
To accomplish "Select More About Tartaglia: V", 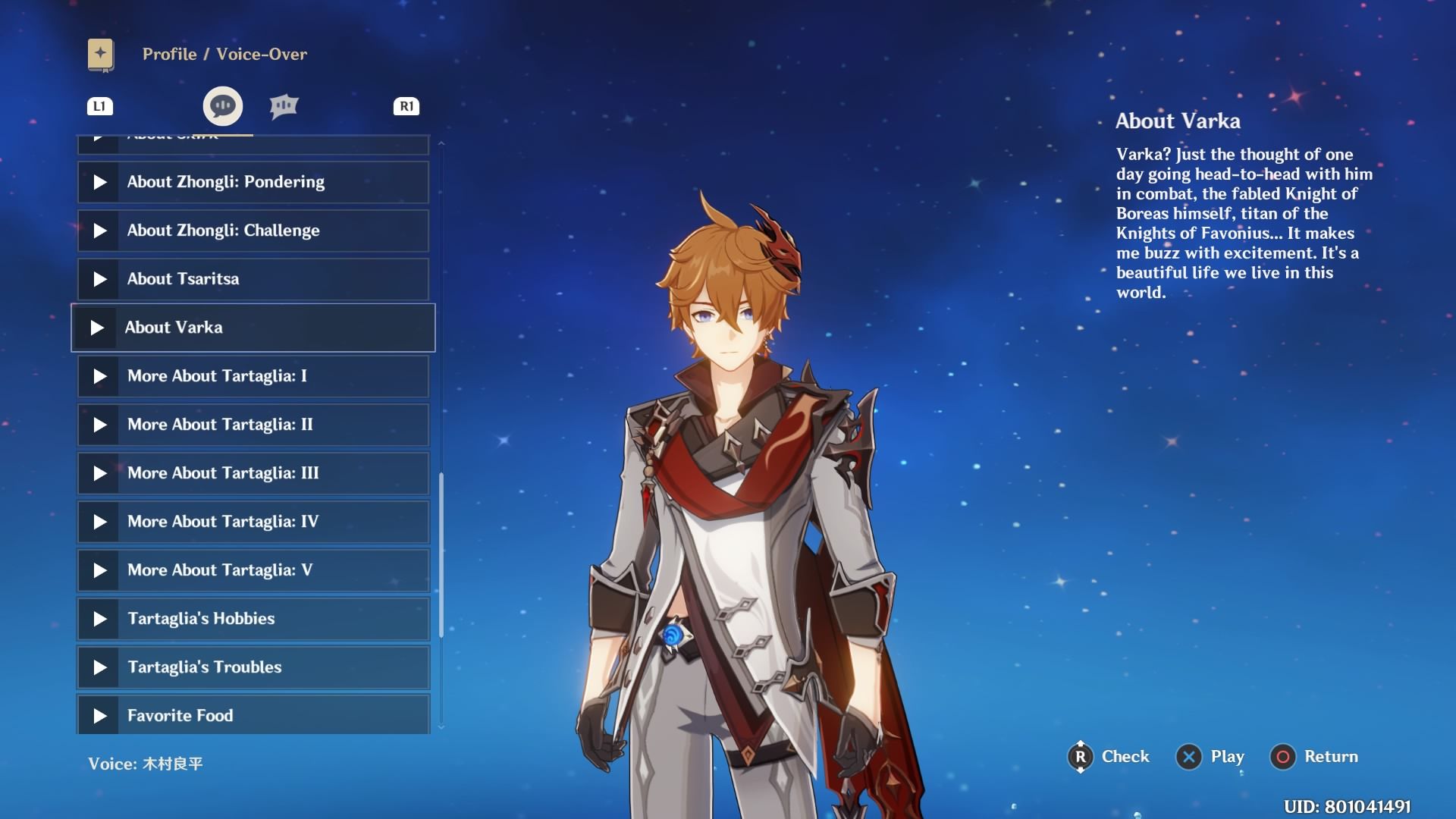I will click(x=253, y=570).
